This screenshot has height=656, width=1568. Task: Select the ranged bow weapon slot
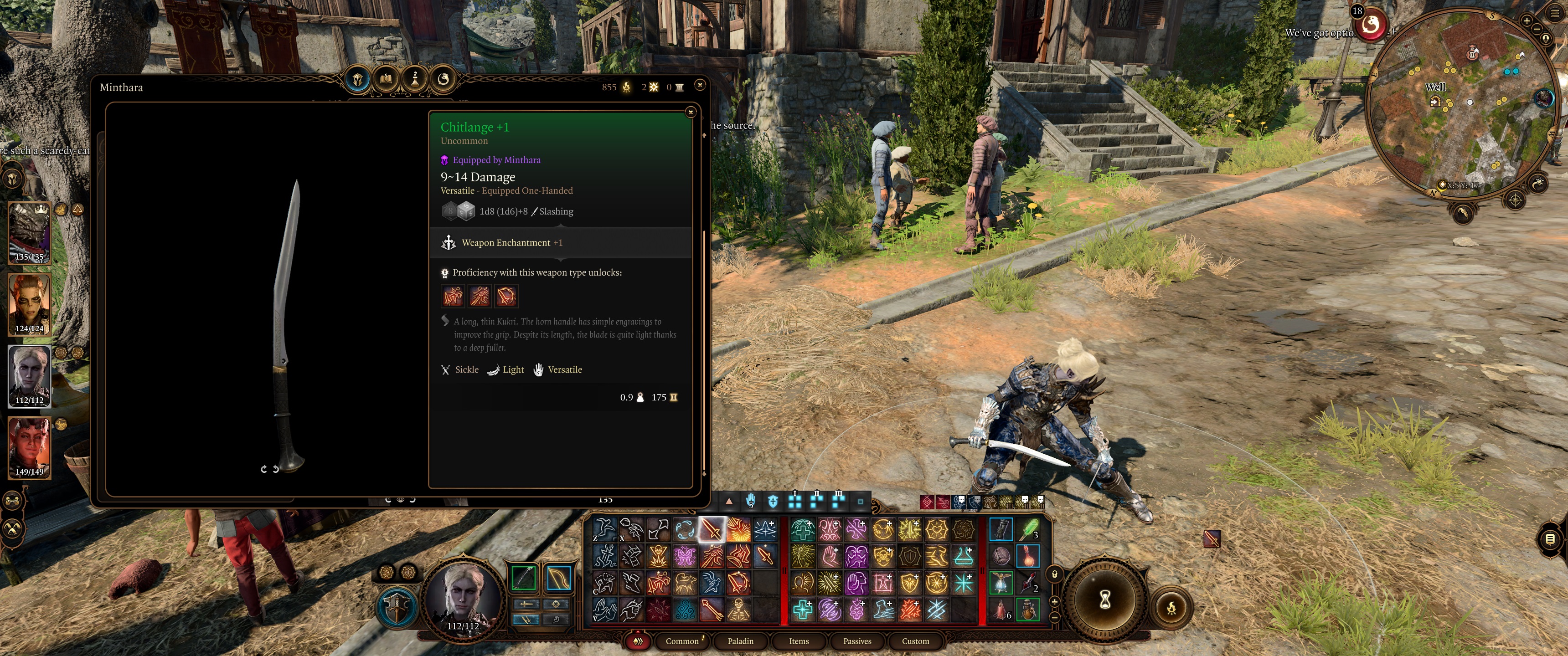pyautogui.click(x=557, y=579)
